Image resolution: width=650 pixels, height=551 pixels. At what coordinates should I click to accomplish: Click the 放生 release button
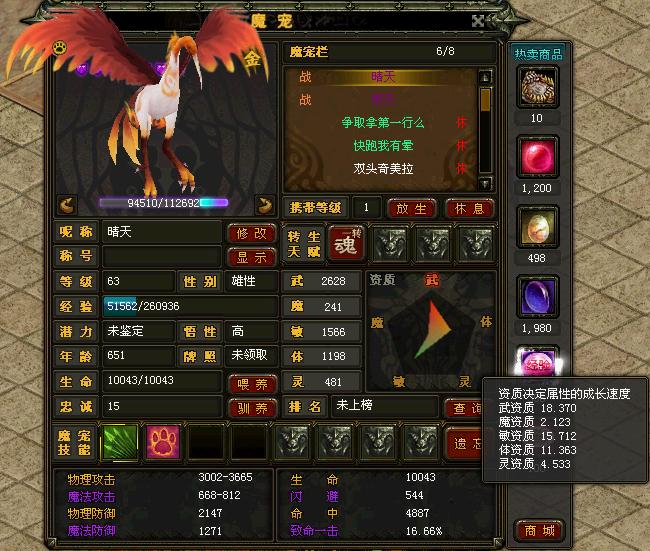411,209
